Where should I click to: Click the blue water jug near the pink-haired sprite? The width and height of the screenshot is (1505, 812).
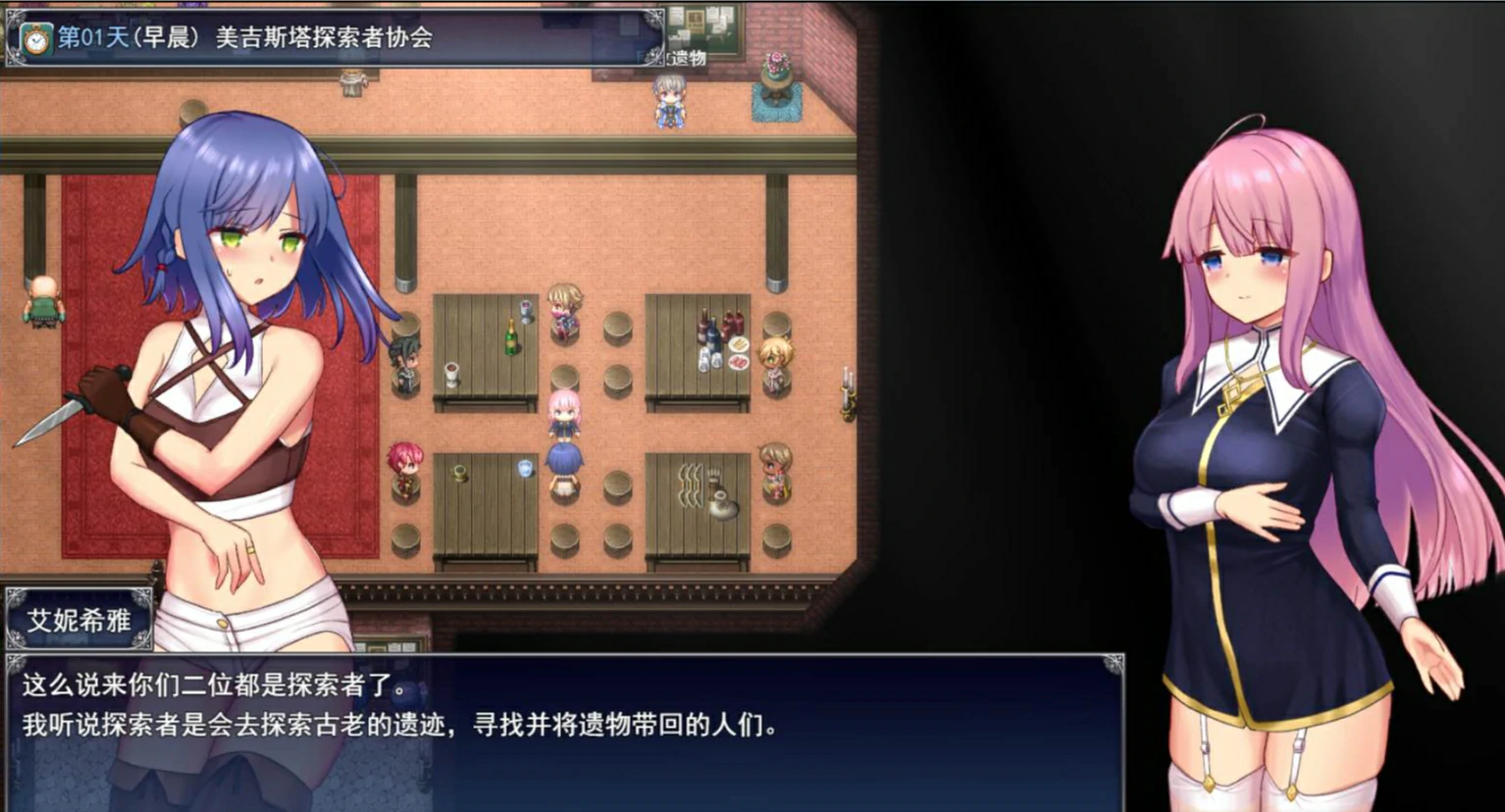pyautogui.click(x=524, y=469)
